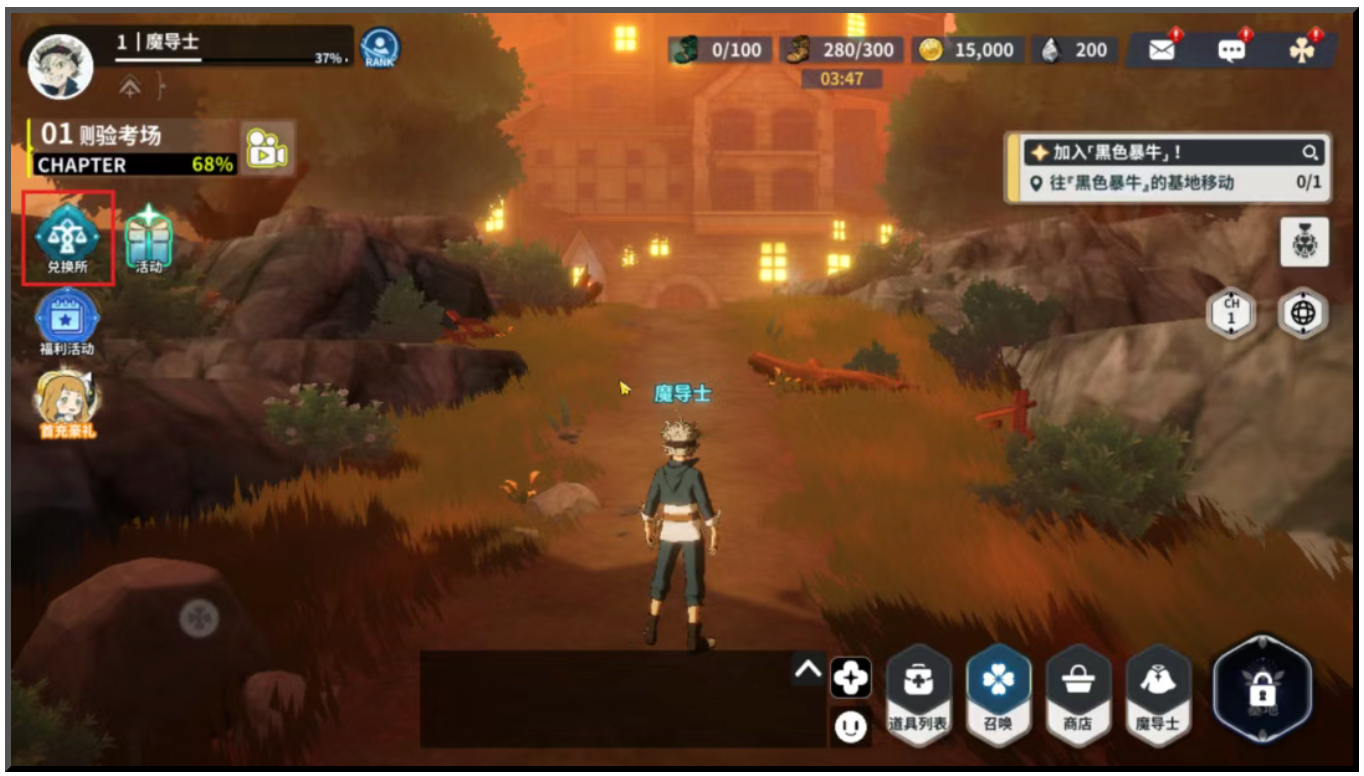This screenshot has width=1364, height=776.
Task: Open 福利活动 welfare events calendar
Action: point(67,318)
